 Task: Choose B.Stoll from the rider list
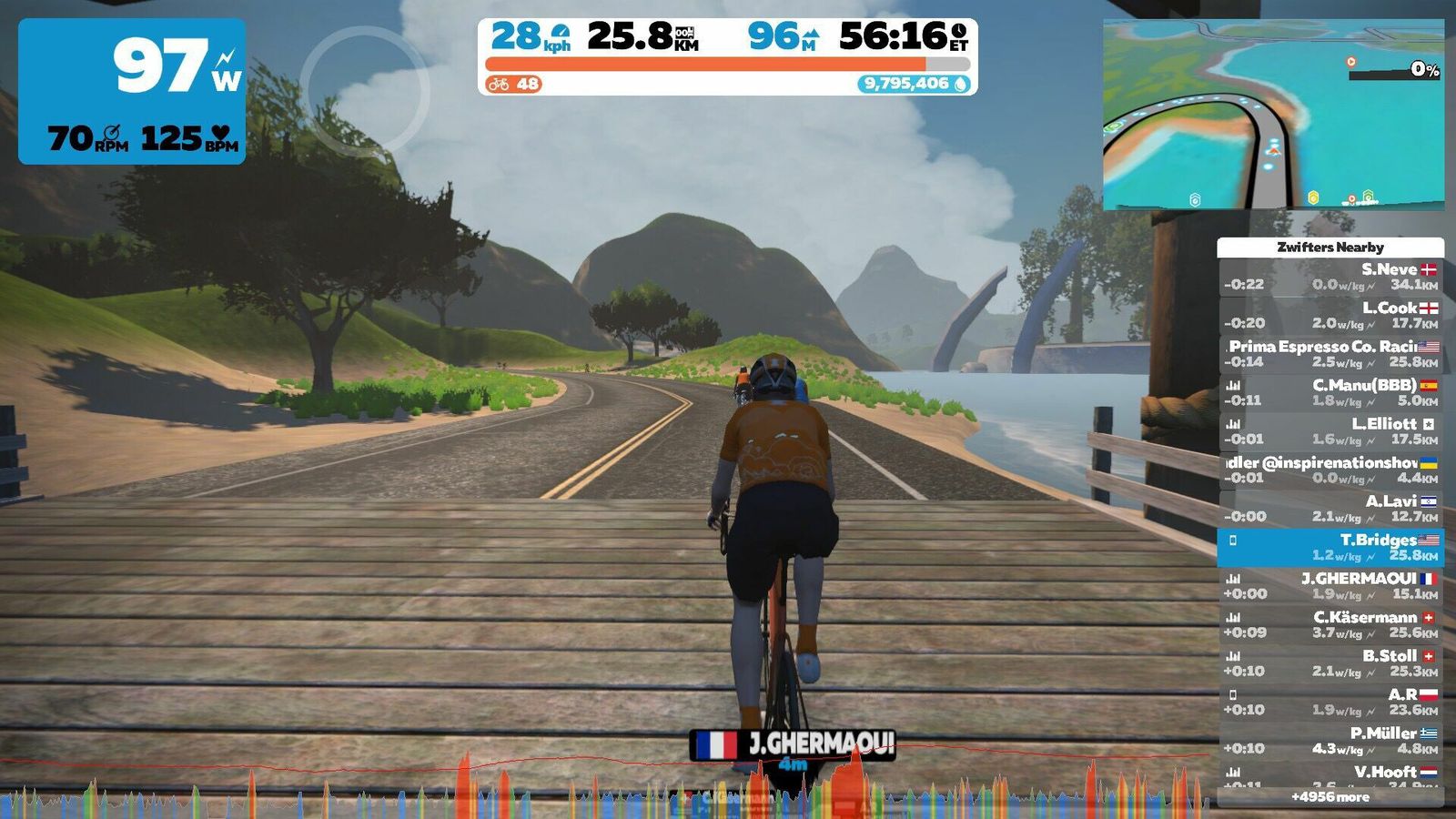pos(1330,663)
